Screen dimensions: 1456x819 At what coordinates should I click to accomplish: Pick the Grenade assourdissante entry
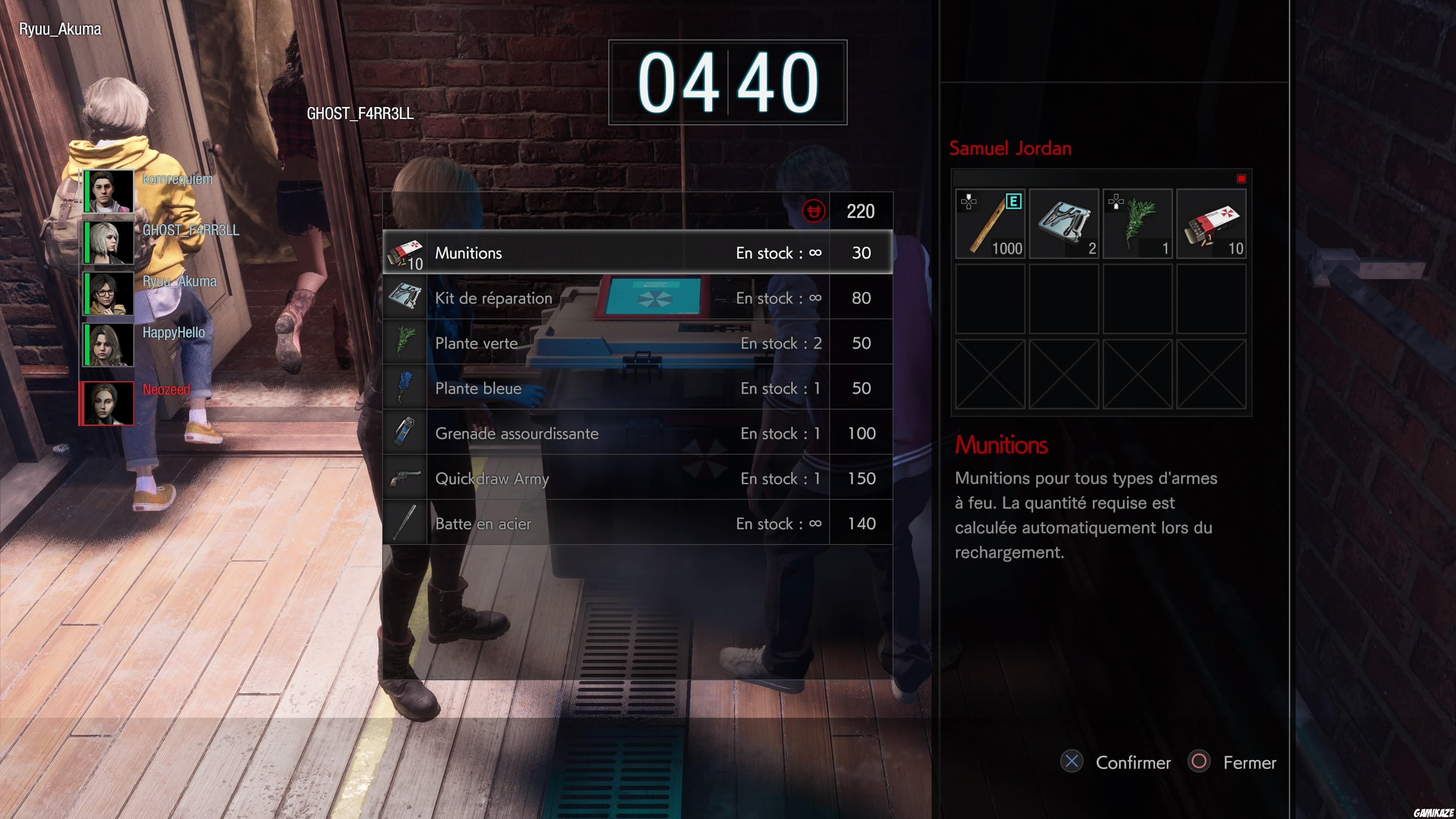[x=637, y=433]
